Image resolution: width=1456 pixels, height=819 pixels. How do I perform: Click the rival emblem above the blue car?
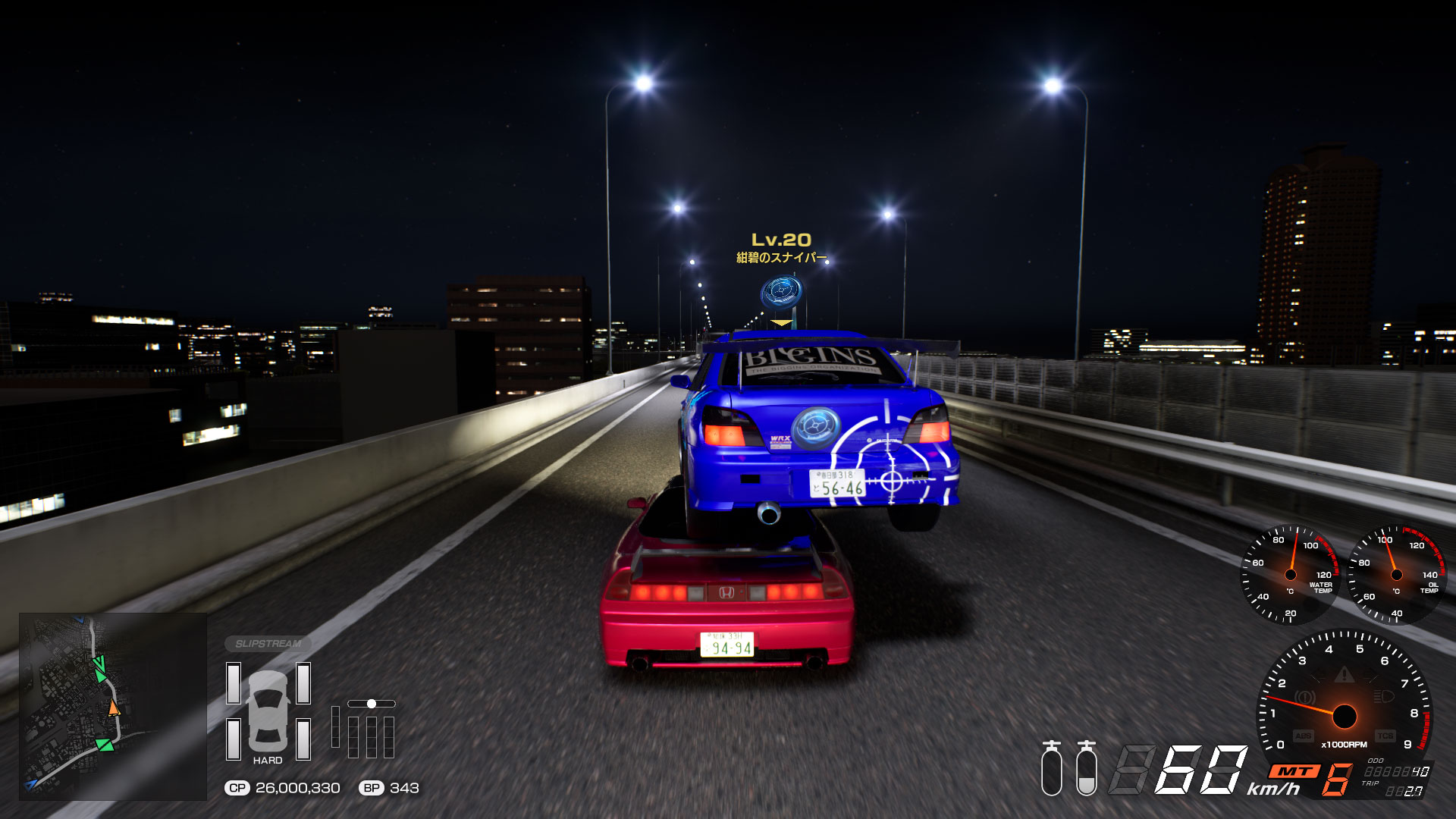(781, 292)
